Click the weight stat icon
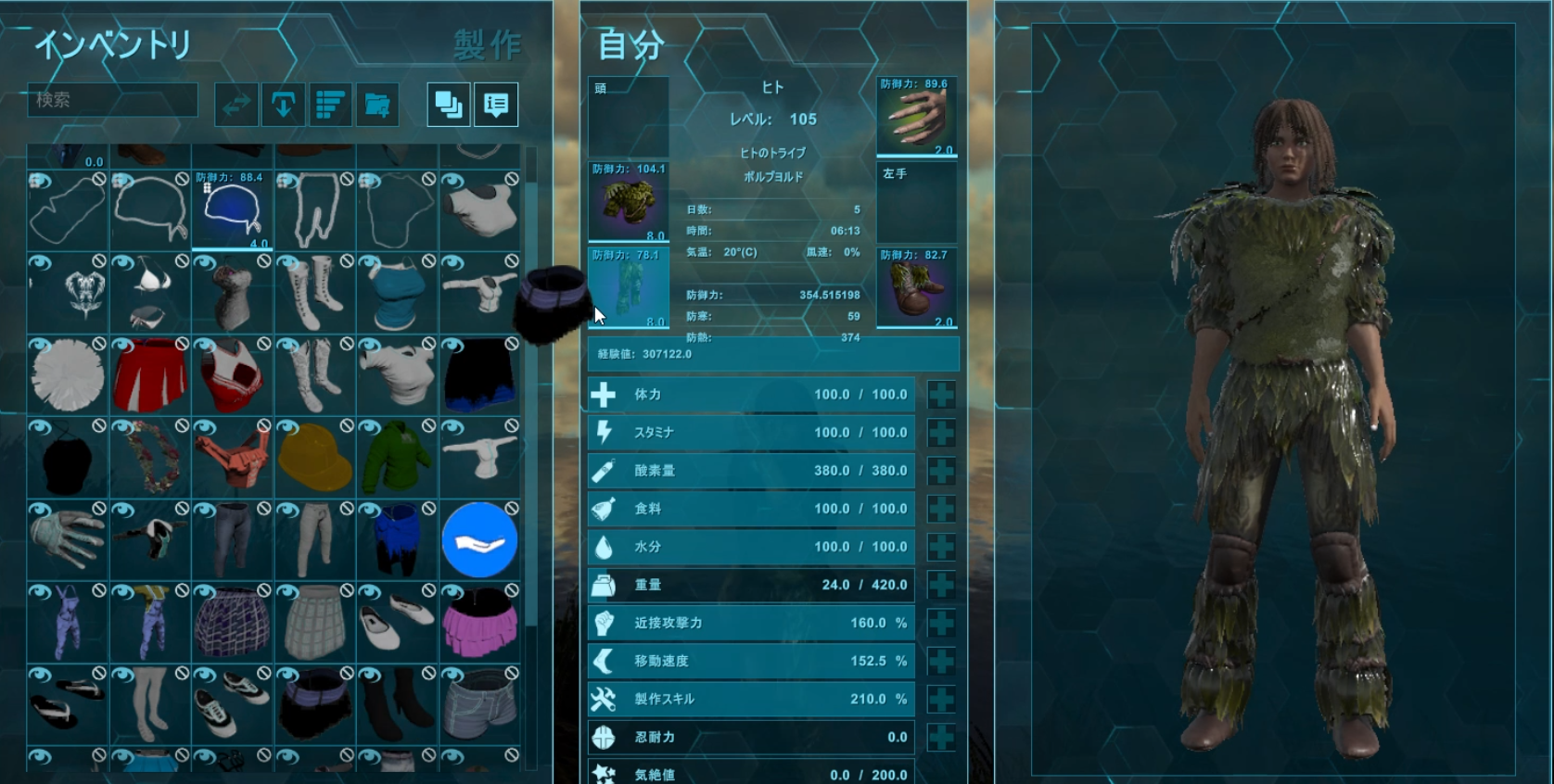This screenshot has height=784, width=1554. coord(604,585)
